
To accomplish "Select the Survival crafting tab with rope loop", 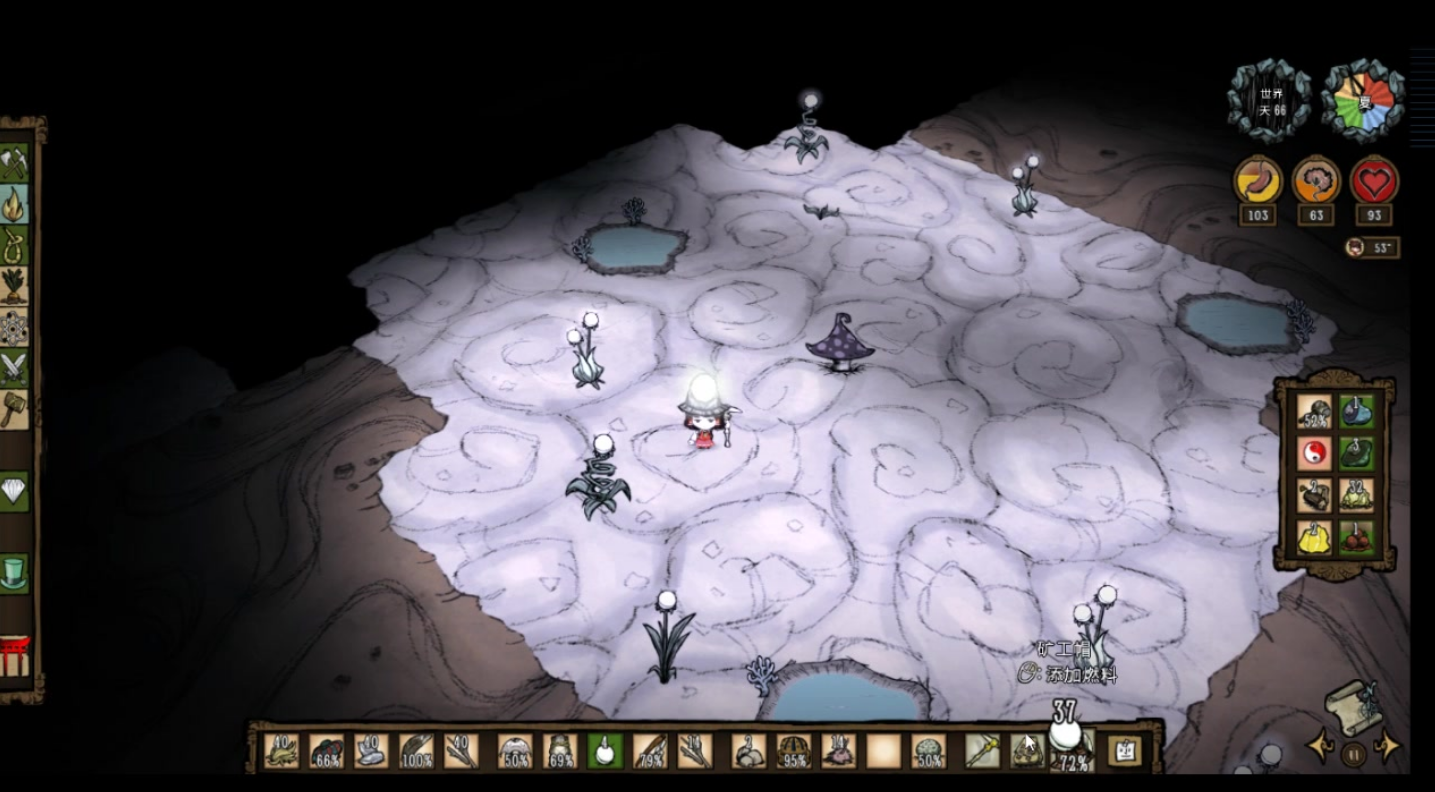I will click(x=14, y=245).
